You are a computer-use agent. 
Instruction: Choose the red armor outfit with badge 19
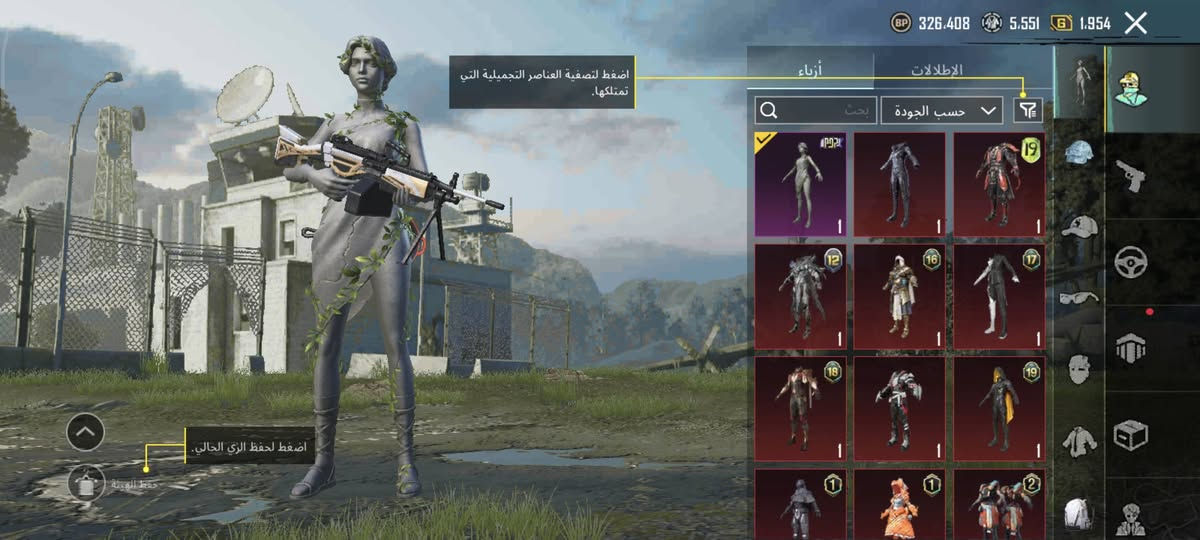click(x=999, y=184)
